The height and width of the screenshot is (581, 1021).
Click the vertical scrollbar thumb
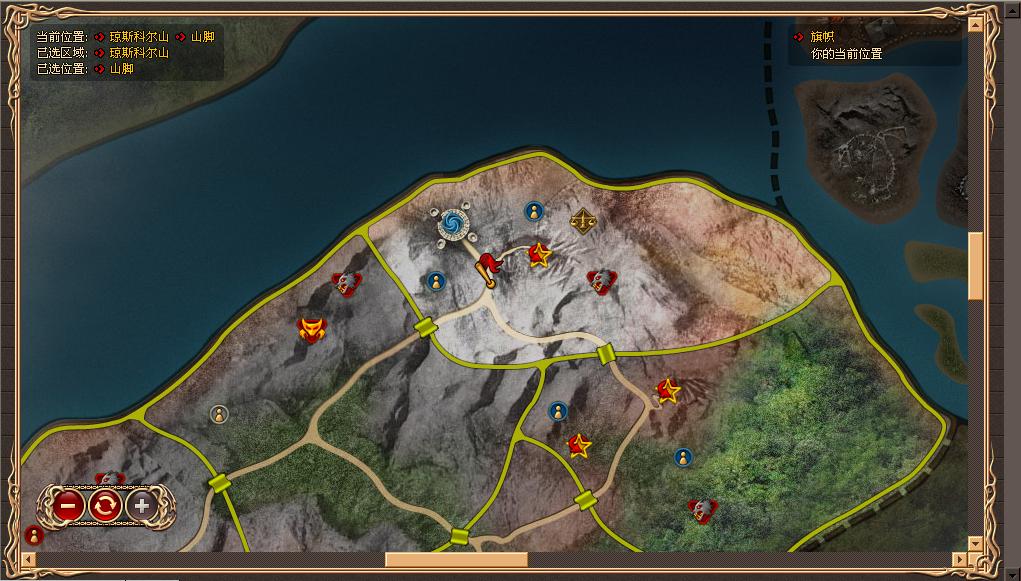tap(976, 265)
